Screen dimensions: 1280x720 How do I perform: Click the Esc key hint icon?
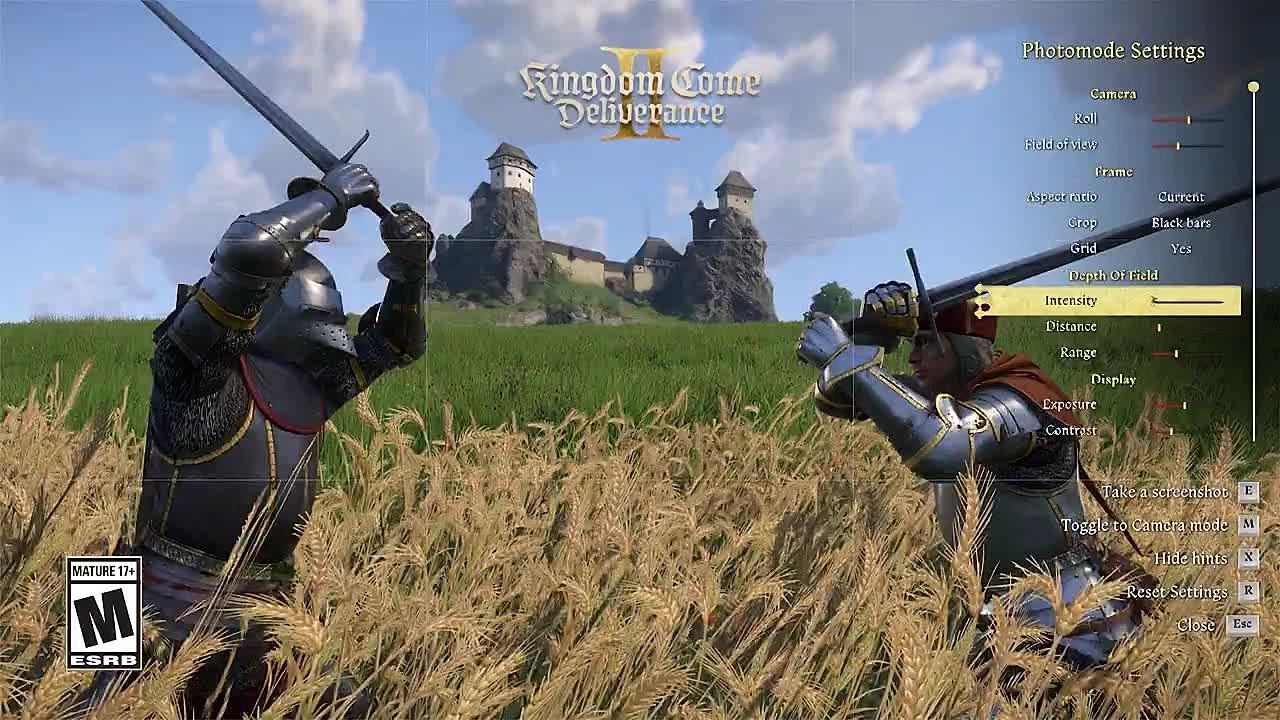point(1244,625)
